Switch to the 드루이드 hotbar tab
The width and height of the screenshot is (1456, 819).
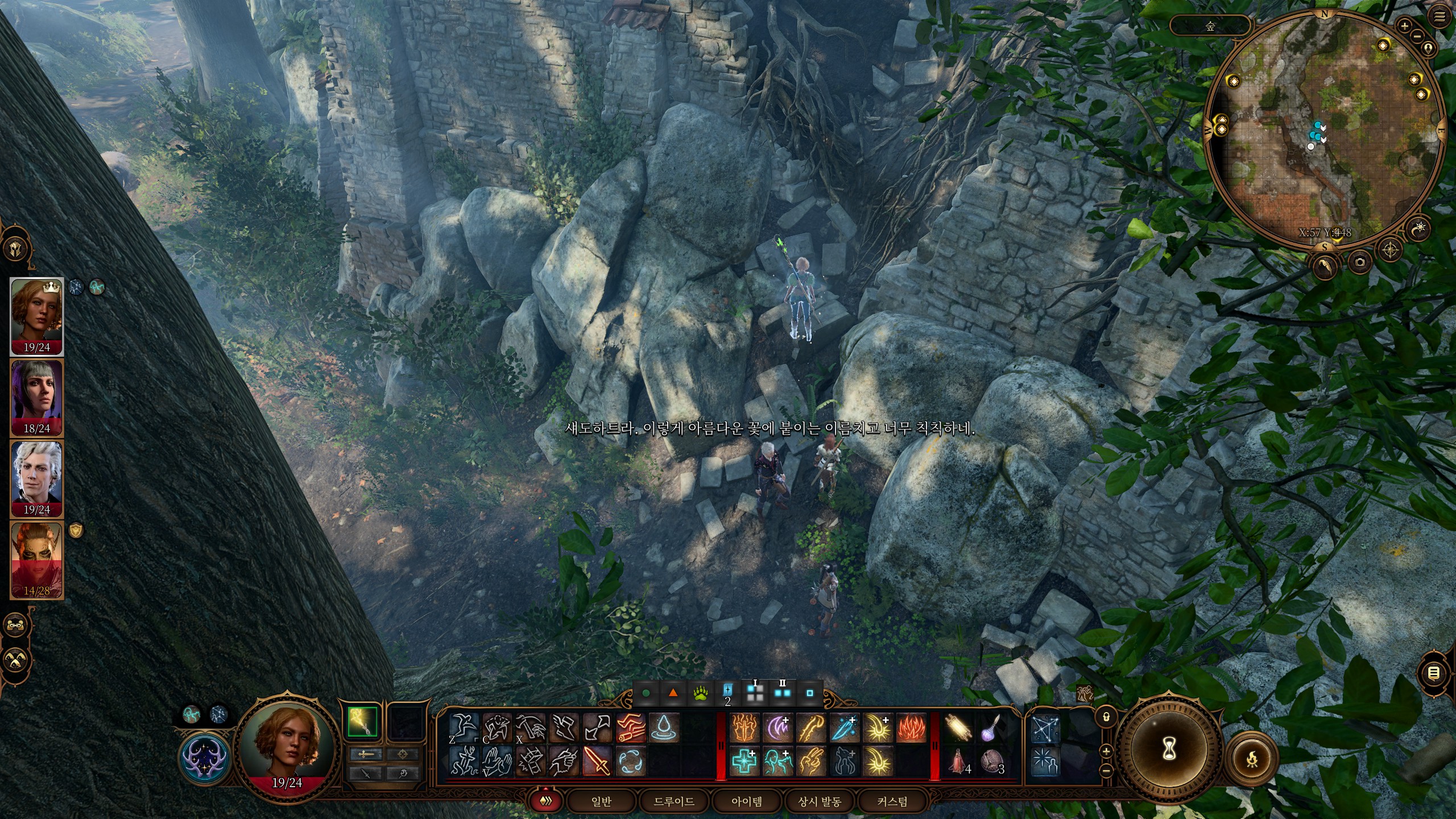tap(674, 801)
